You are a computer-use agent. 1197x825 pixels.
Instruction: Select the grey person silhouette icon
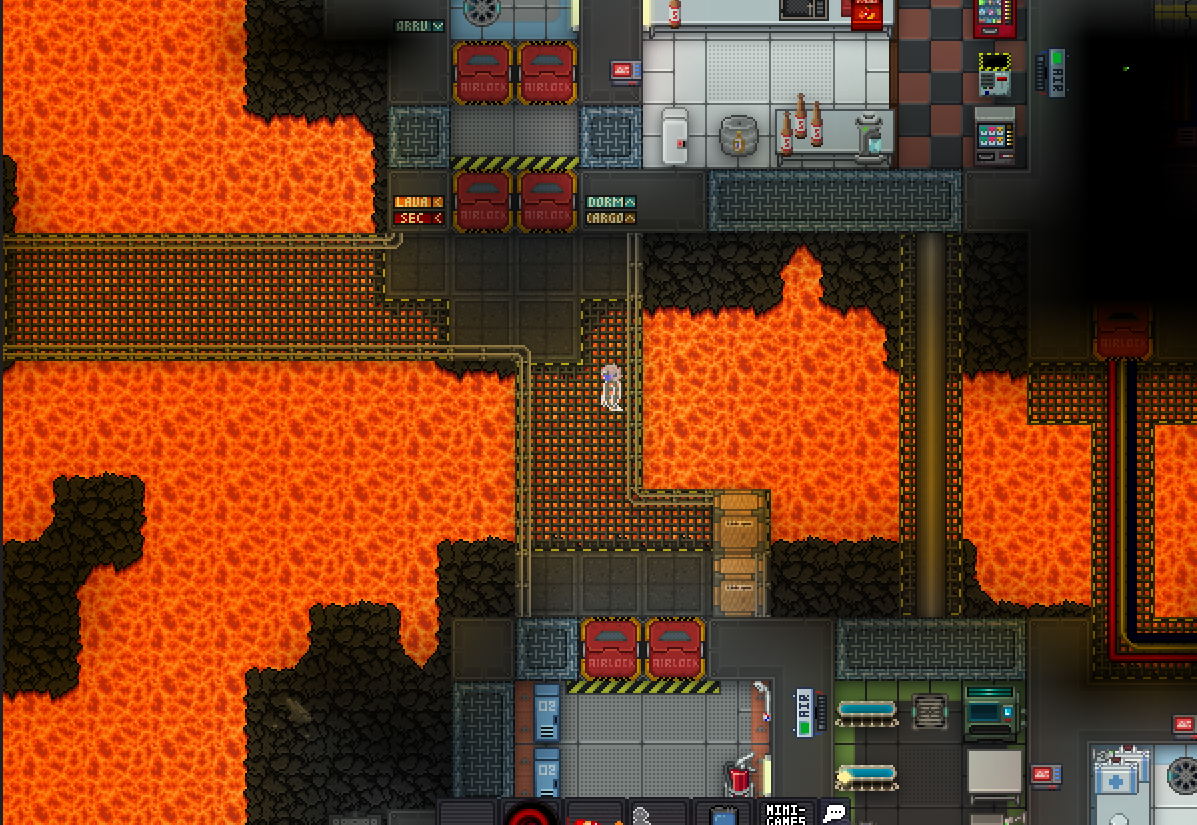[x=643, y=816]
